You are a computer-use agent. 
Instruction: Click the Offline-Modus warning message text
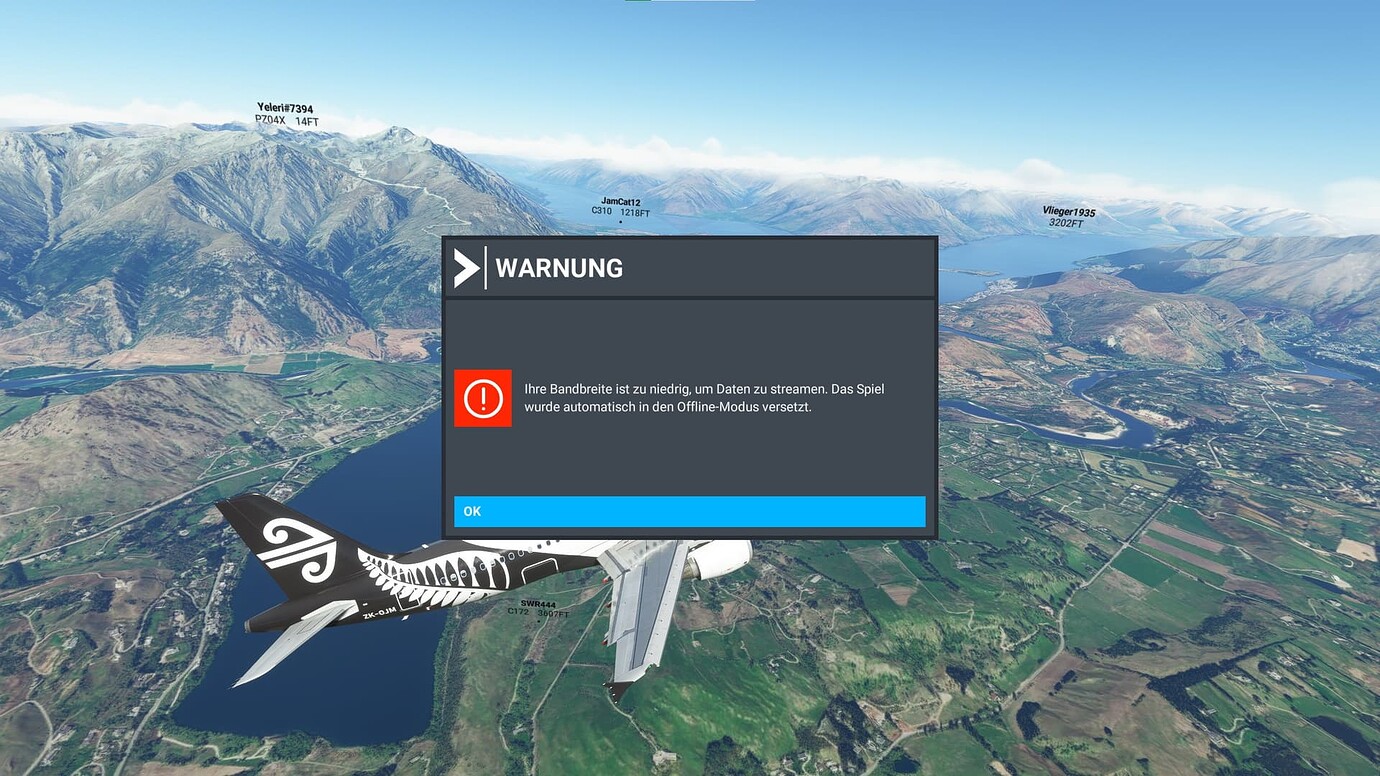(x=705, y=397)
